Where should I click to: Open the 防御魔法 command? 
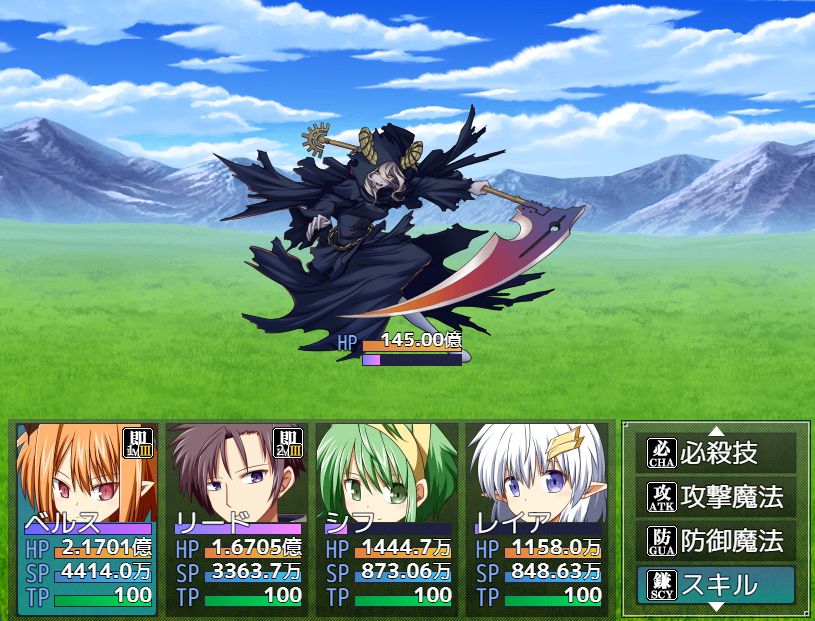click(716, 540)
